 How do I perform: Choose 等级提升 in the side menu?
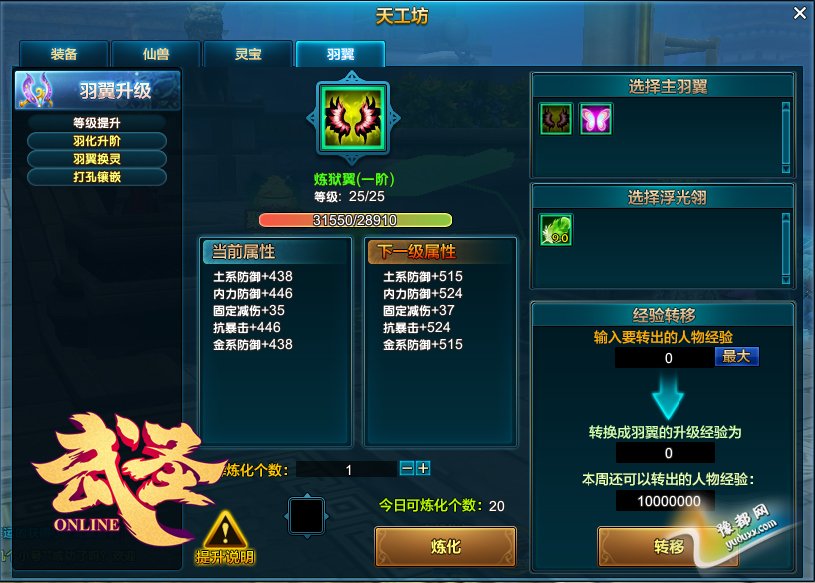click(x=97, y=123)
